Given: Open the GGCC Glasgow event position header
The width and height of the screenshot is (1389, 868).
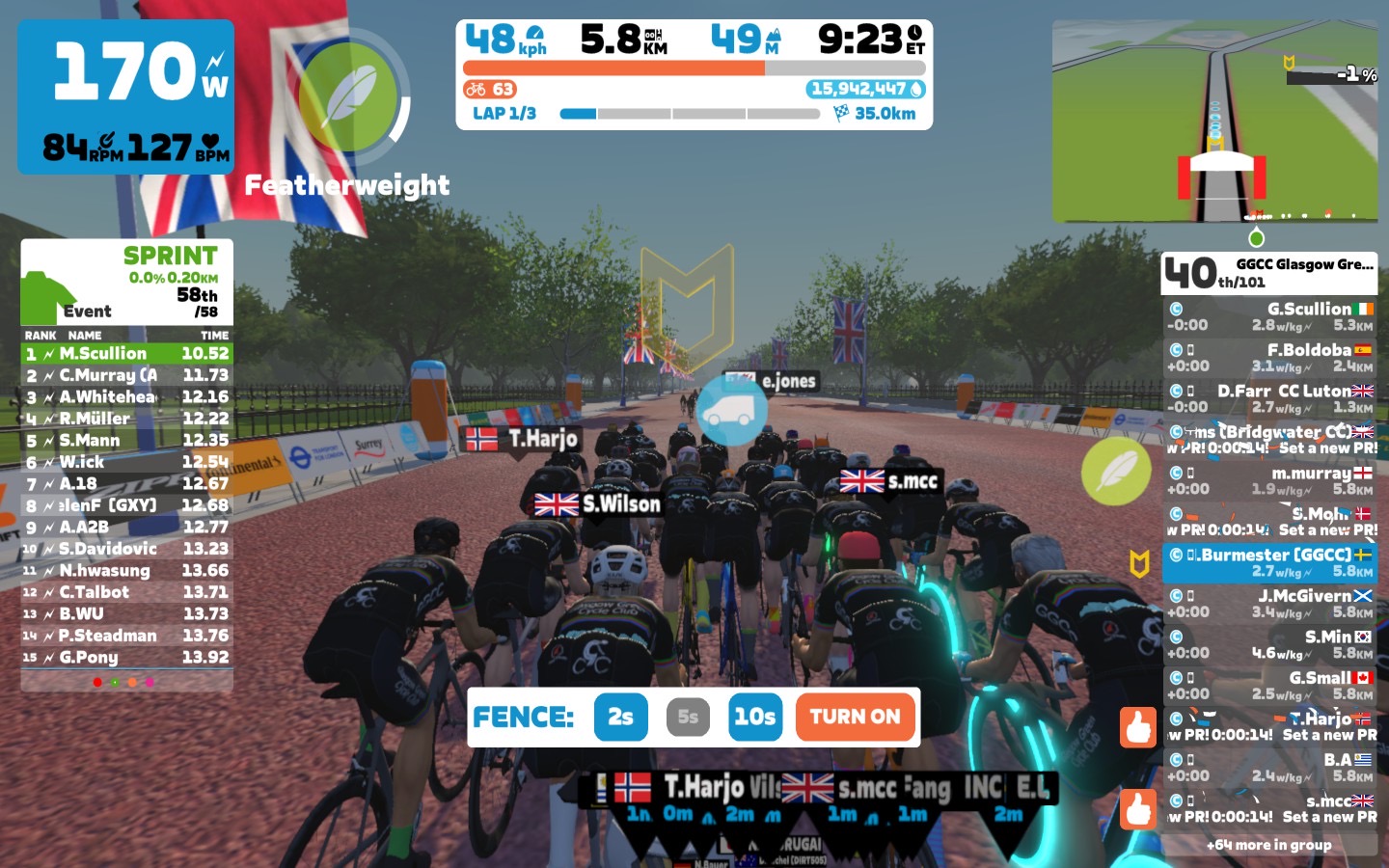Looking at the screenshot, I should [1268, 273].
